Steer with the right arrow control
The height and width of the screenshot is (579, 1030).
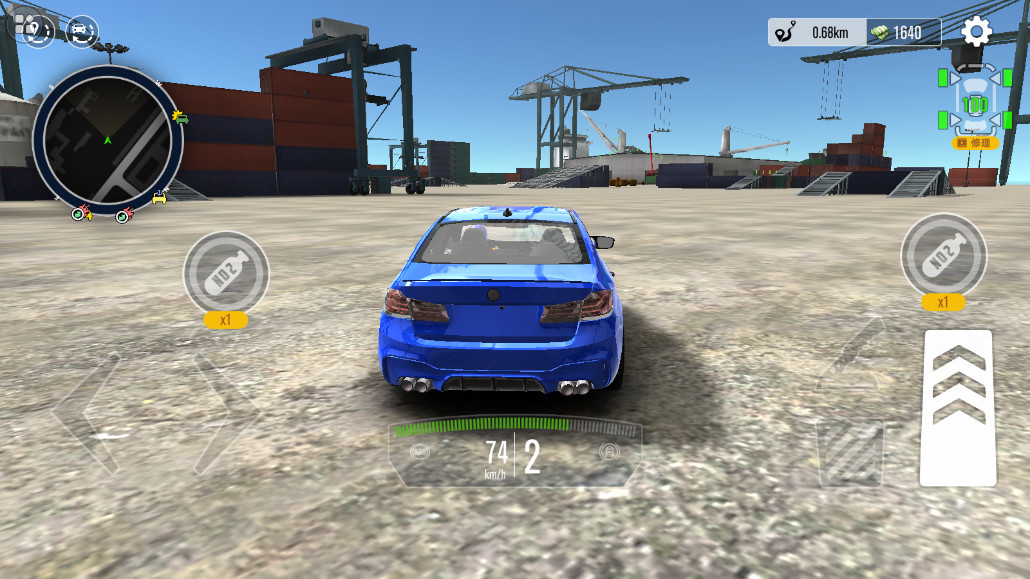[226, 411]
